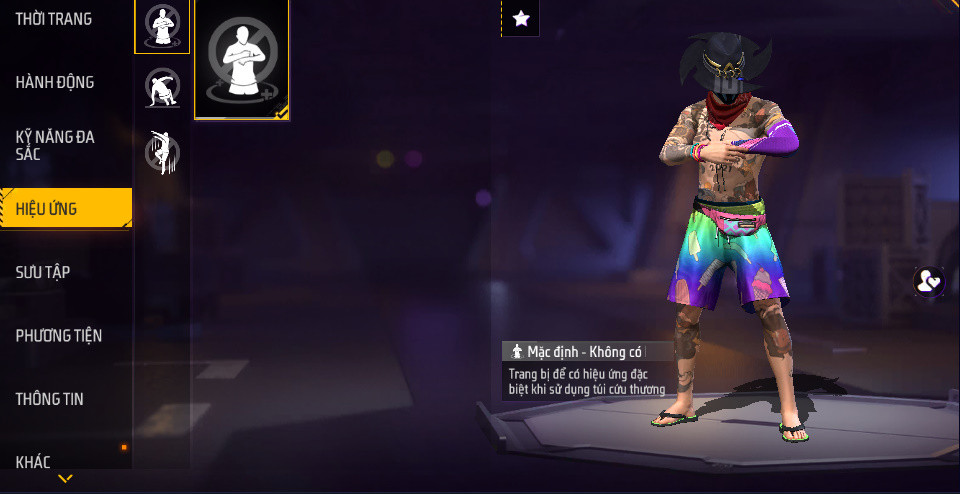The image size is (960, 494).
Task: Select the medkit healing effect sub-tab
Action: click(x=162, y=26)
